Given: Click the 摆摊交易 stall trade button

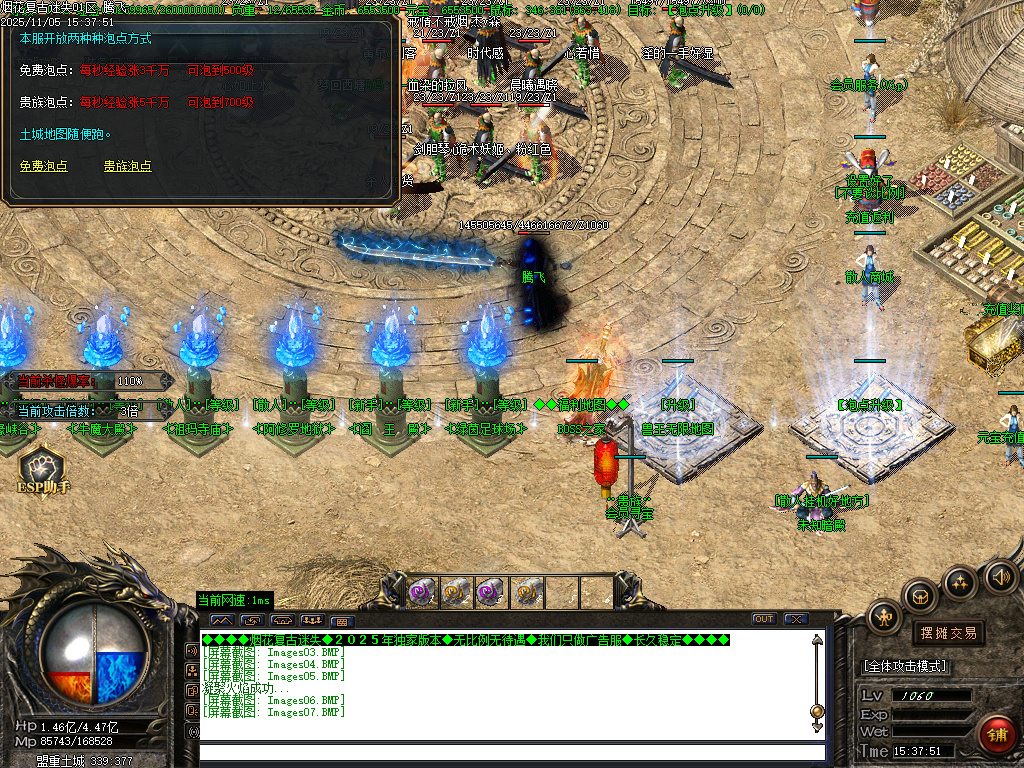Looking at the screenshot, I should tap(948, 633).
